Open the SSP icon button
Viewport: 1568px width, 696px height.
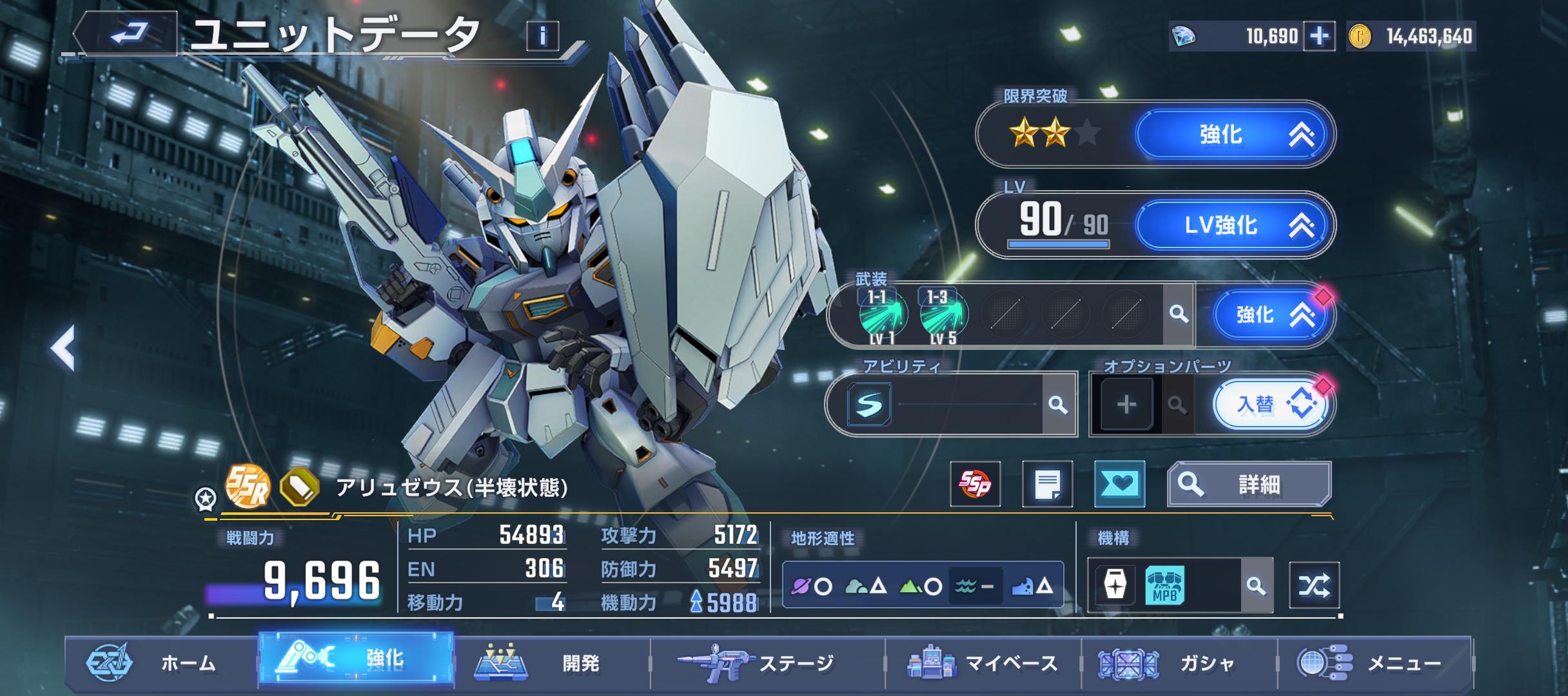coord(975,484)
